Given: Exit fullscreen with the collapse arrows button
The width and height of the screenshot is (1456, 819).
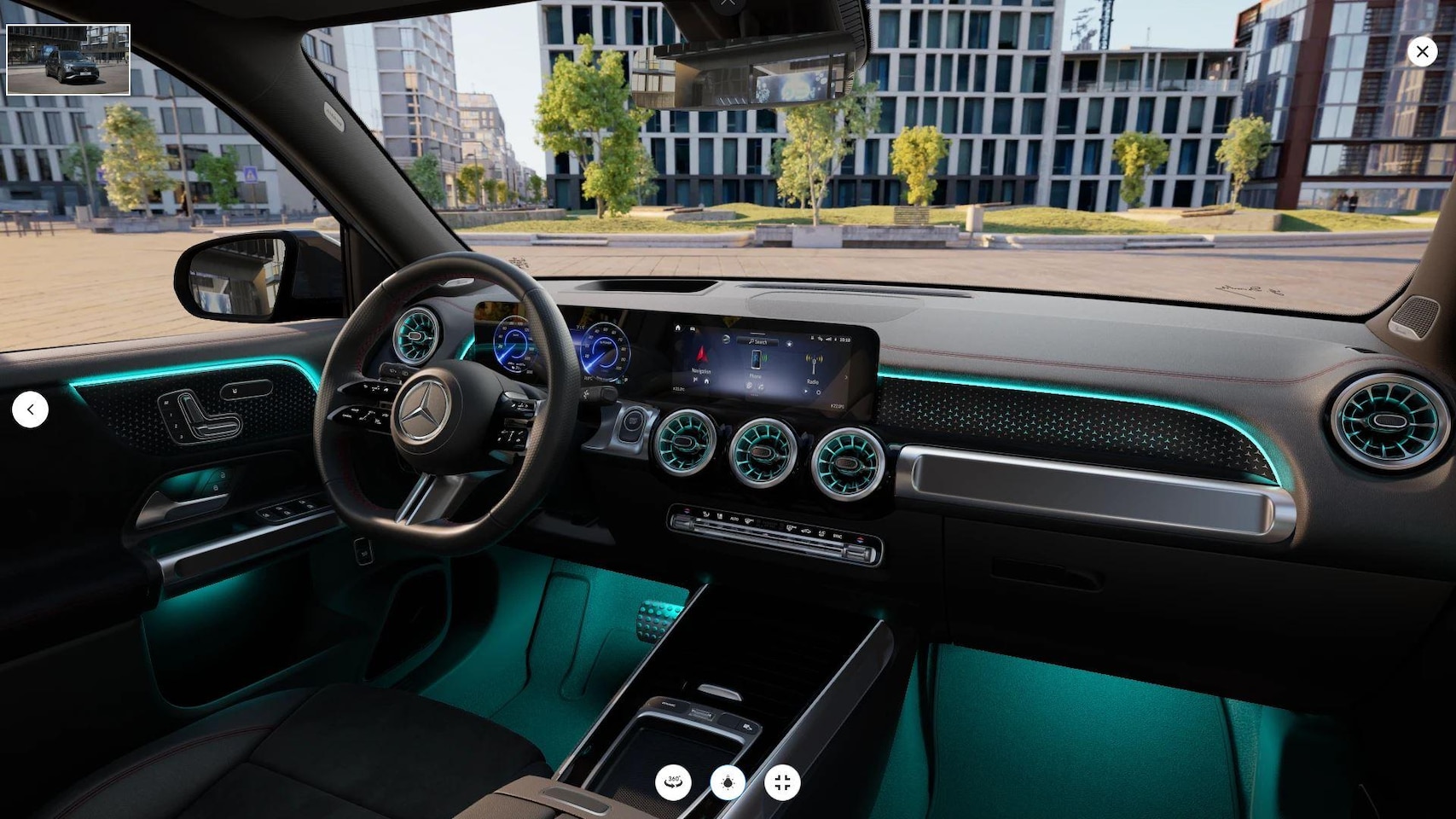Looking at the screenshot, I should point(782,781).
